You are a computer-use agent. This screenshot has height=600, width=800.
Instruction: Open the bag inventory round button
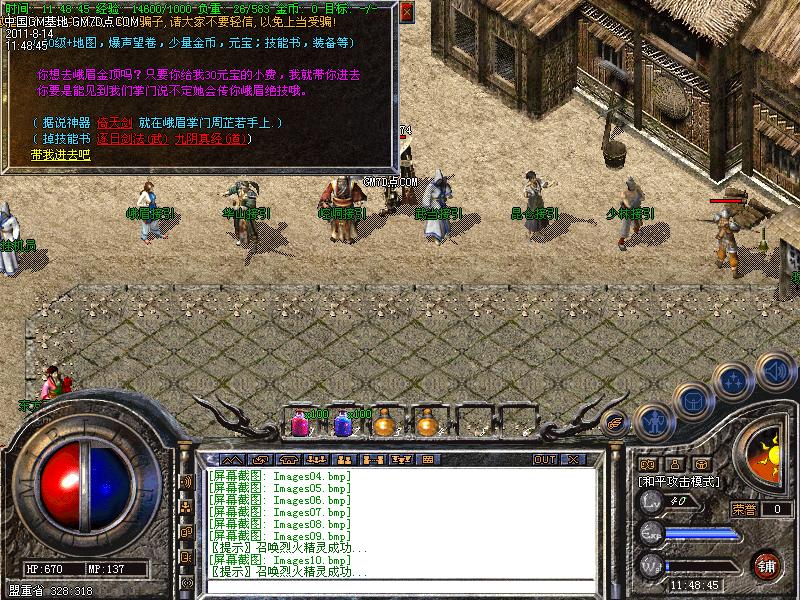pos(692,401)
